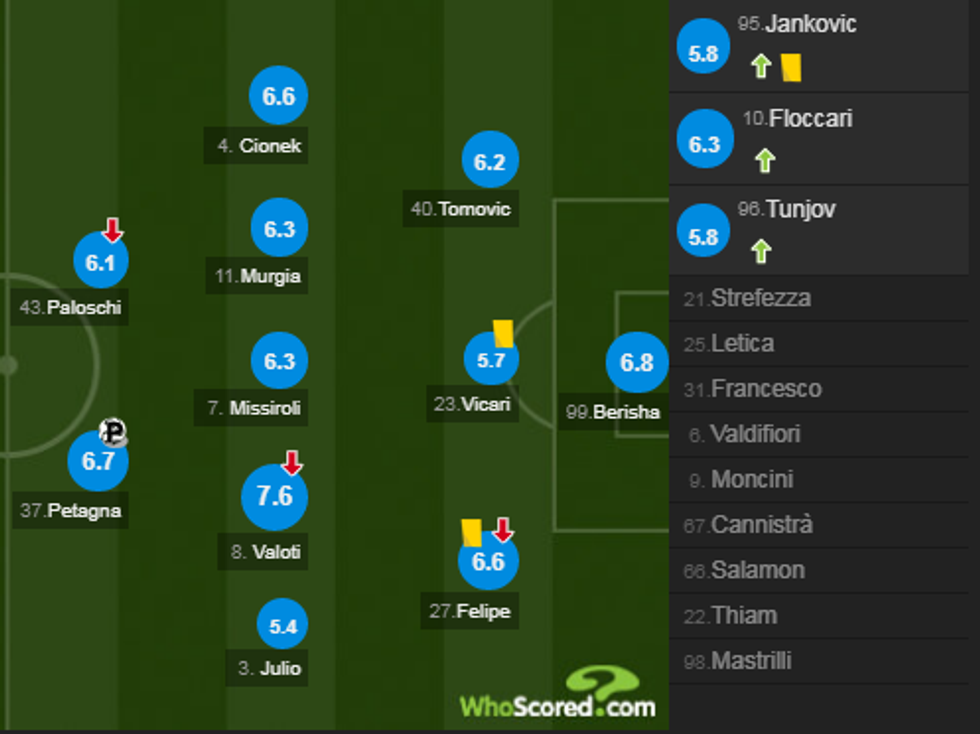Screen dimensions: 980x734
Task: Click Paloschi's 6.1 rating circle
Action: tap(101, 263)
